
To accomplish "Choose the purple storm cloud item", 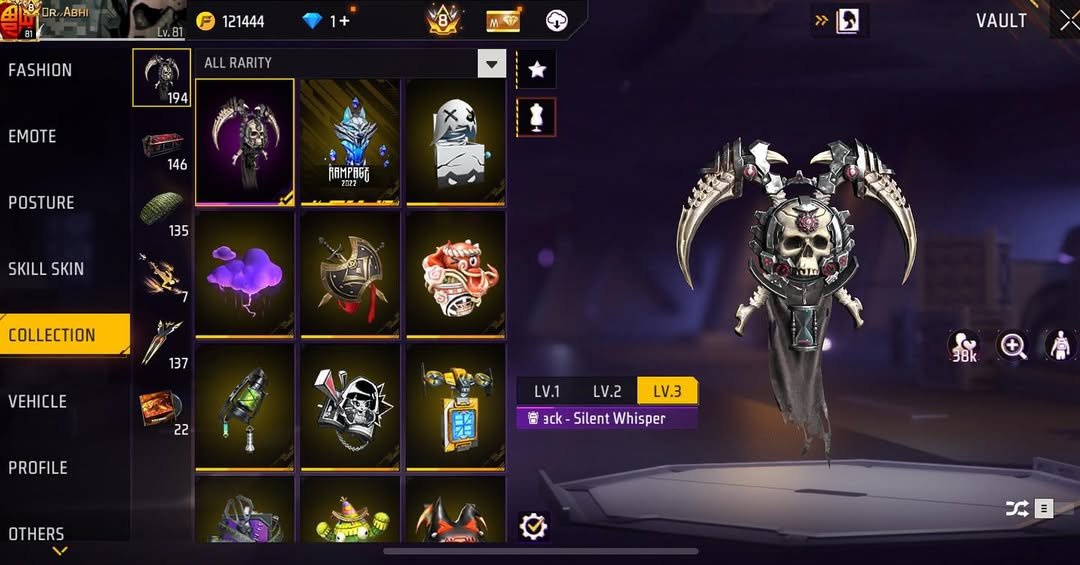I will click(245, 273).
